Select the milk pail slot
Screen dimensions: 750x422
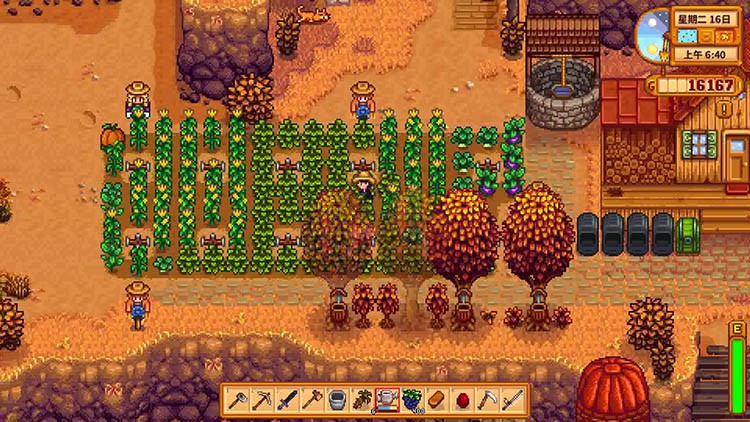coord(337,400)
